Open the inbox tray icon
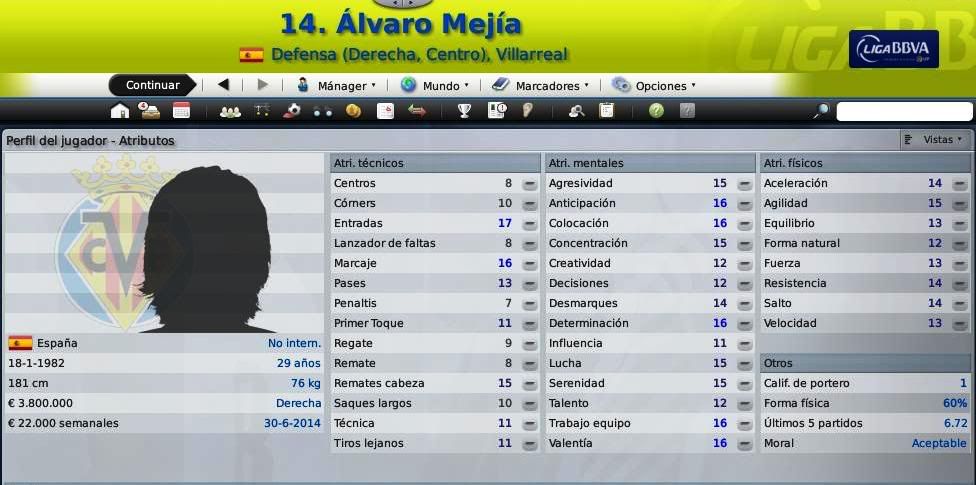Screen dimensions: 976x485 (x=149, y=111)
